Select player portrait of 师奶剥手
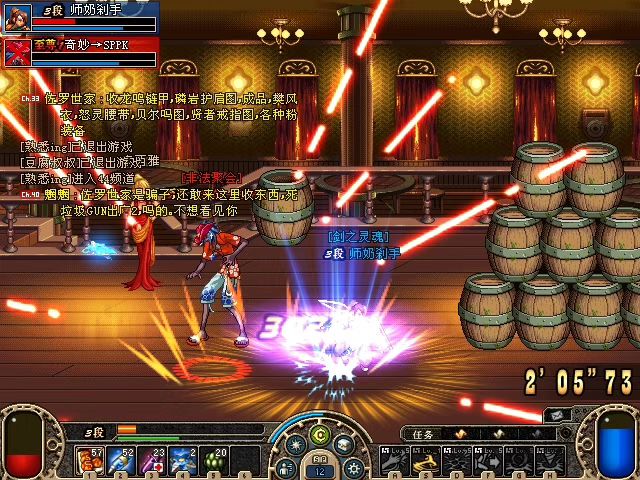The width and height of the screenshot is (640, 480). point(17,17)
